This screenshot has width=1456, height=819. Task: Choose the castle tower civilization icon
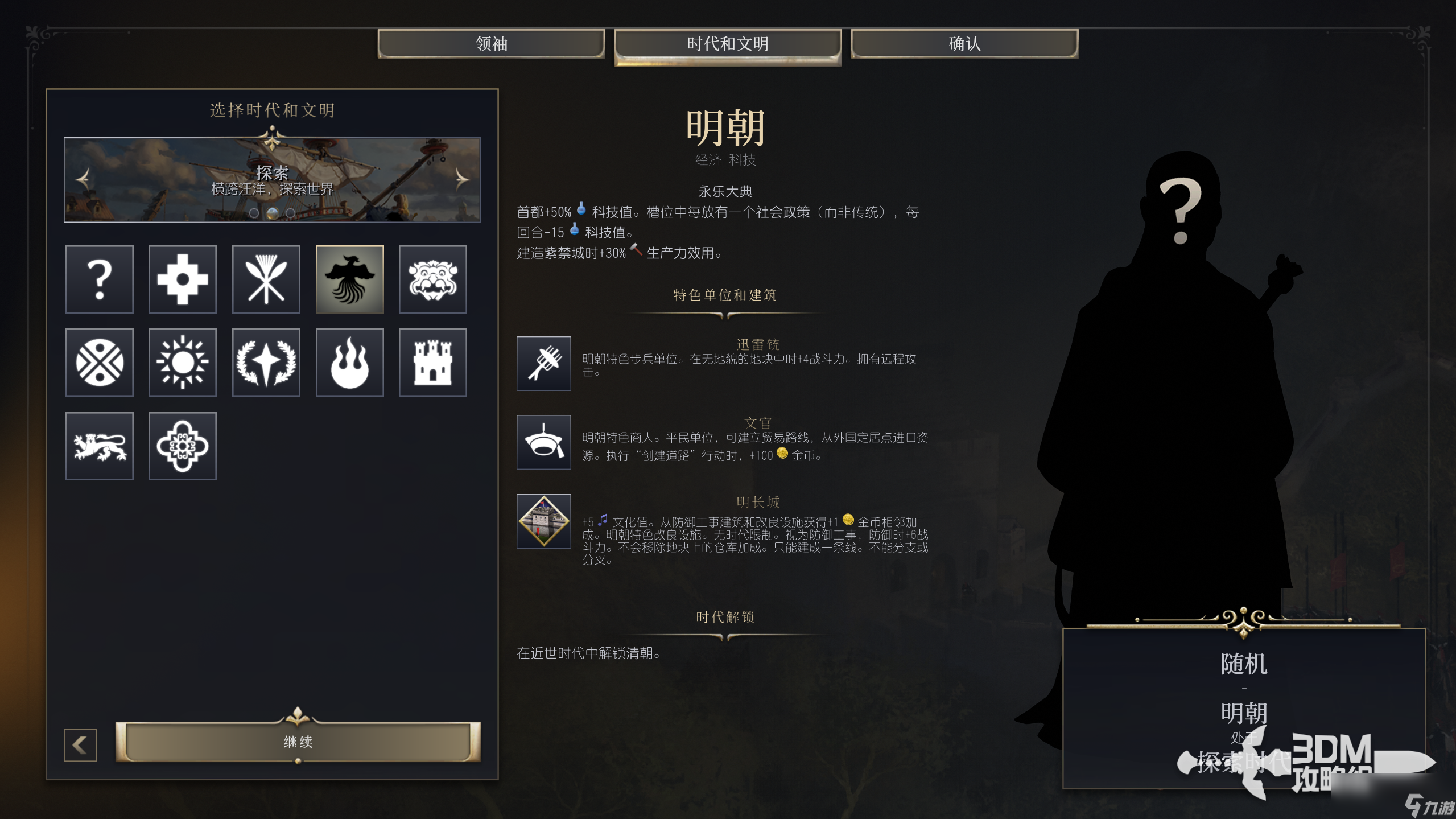pyautogui.click(x=433, y=363)
